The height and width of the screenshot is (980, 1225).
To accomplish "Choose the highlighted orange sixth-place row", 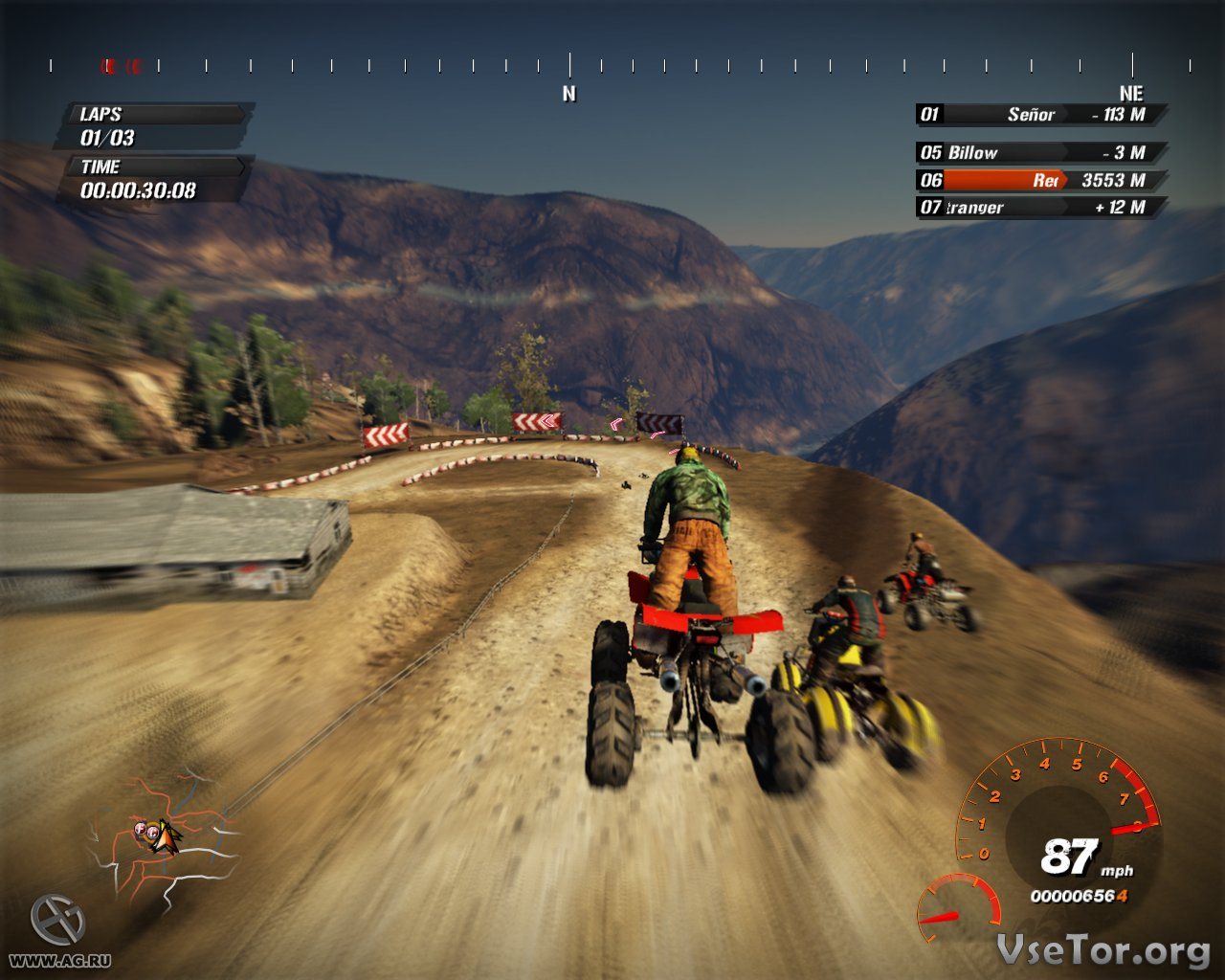I will pyautogui.click(x=1041, y=180).
